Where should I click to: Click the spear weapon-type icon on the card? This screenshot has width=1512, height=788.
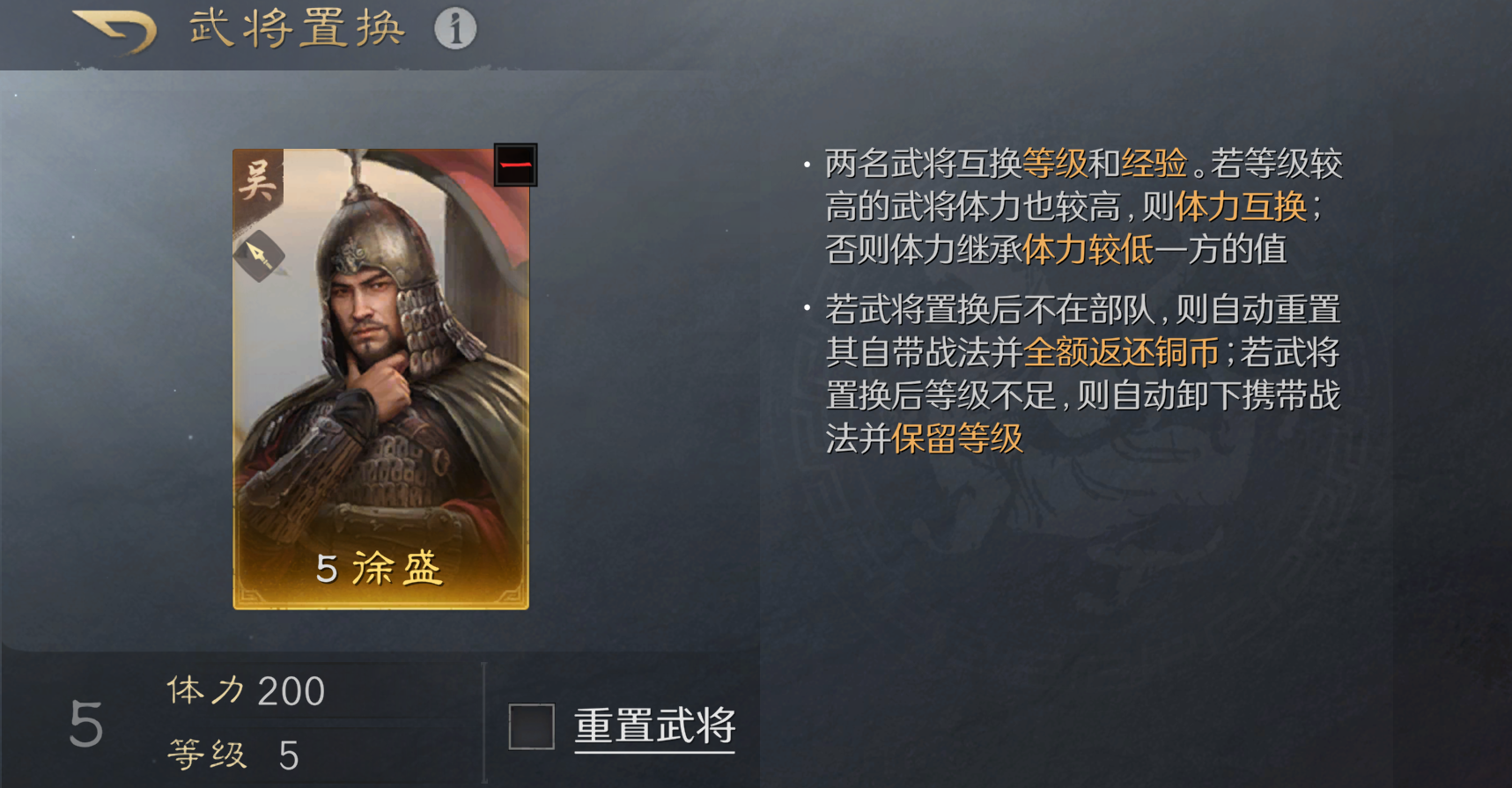(259, 254)
